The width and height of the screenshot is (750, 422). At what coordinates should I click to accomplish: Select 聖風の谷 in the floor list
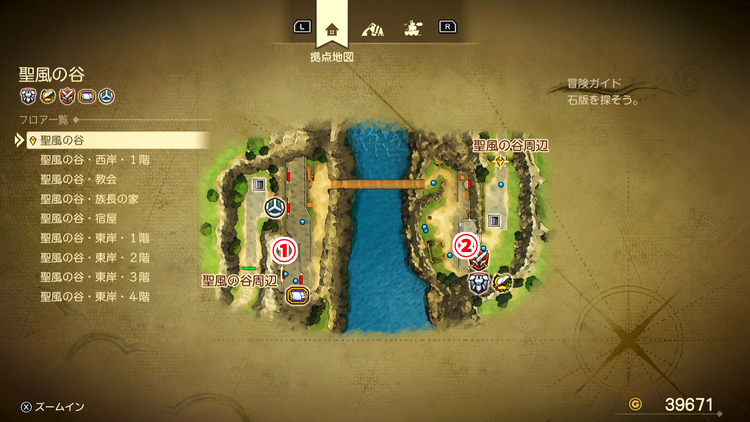click(62, 140)
